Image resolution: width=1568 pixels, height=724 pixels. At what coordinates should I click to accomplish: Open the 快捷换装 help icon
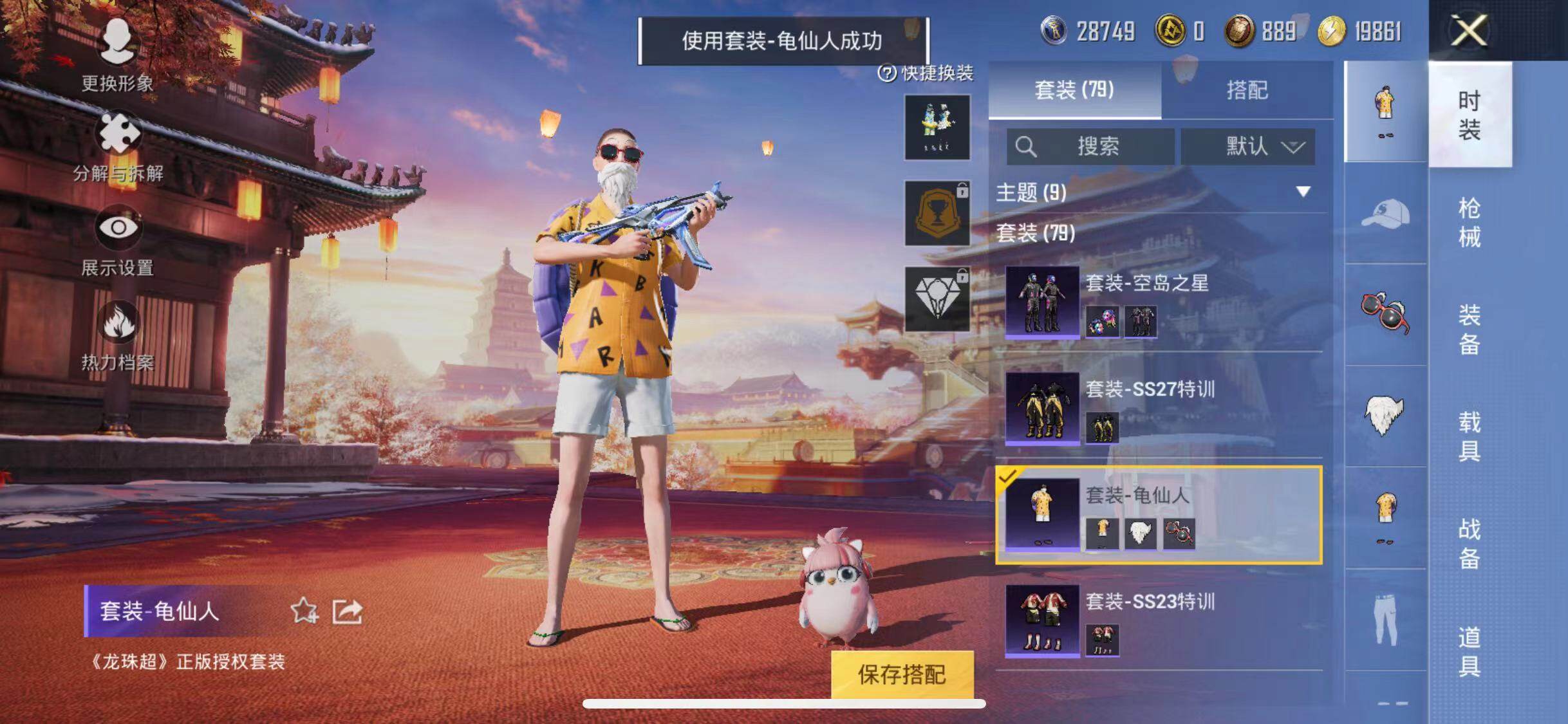click(x=887, y=73)
